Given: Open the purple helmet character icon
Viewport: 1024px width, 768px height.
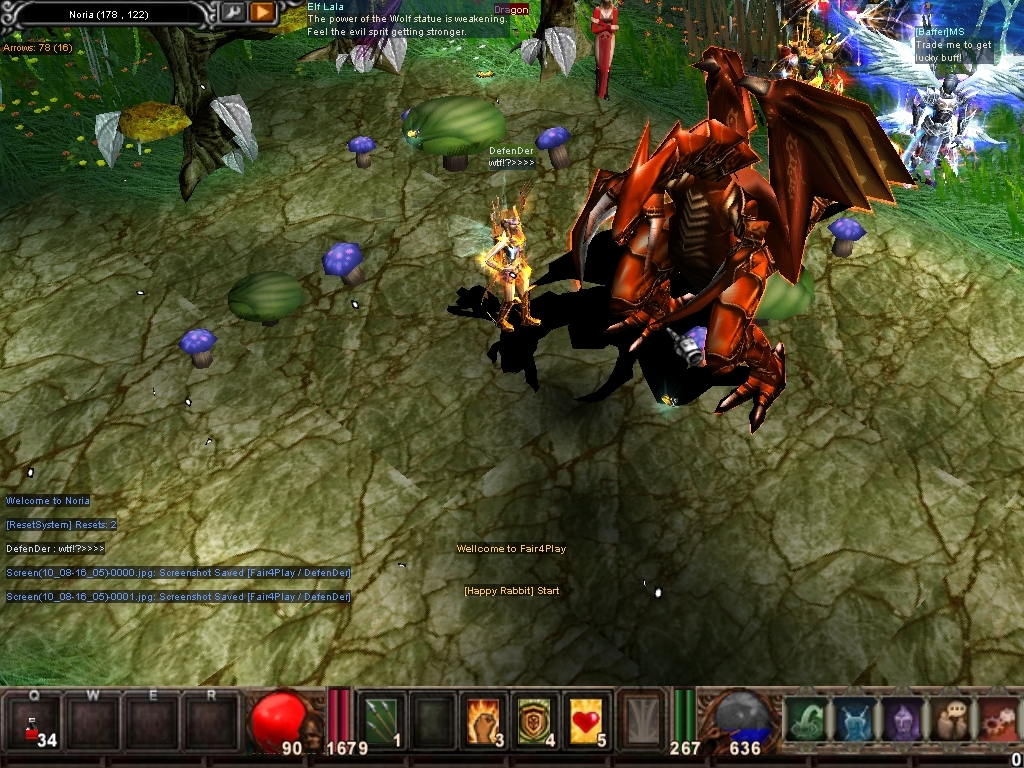Looking at the screenshot, I should pos(900,720).
